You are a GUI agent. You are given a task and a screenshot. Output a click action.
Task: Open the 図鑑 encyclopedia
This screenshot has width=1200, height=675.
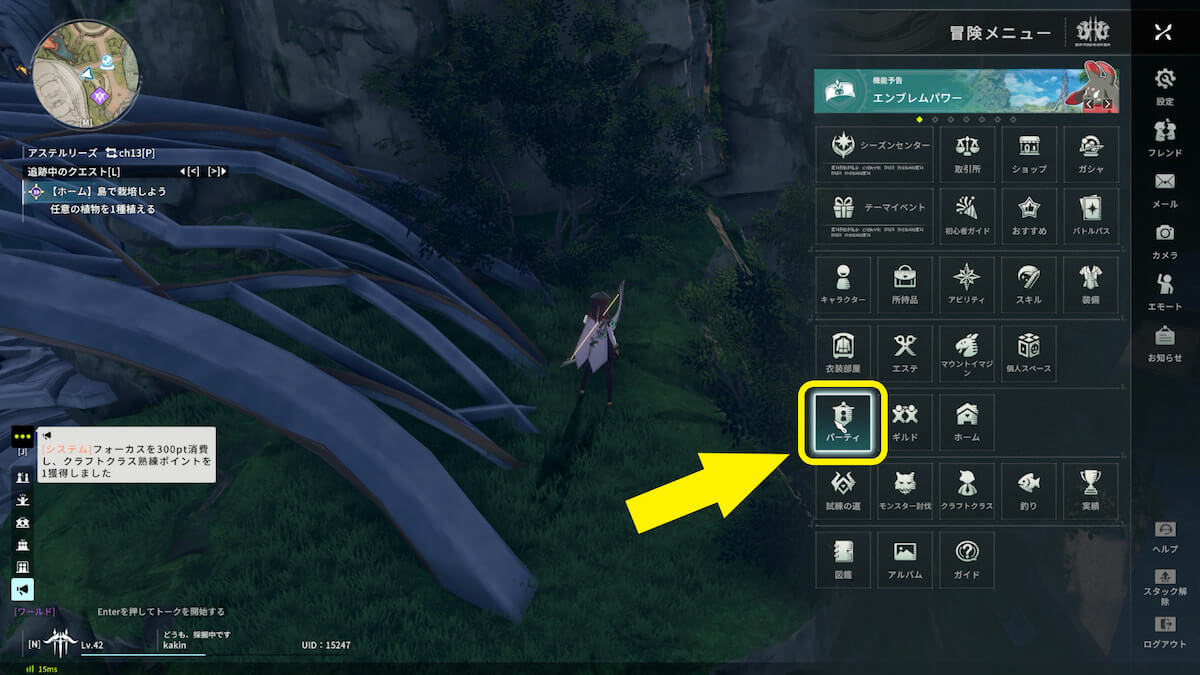coord(843,560)
